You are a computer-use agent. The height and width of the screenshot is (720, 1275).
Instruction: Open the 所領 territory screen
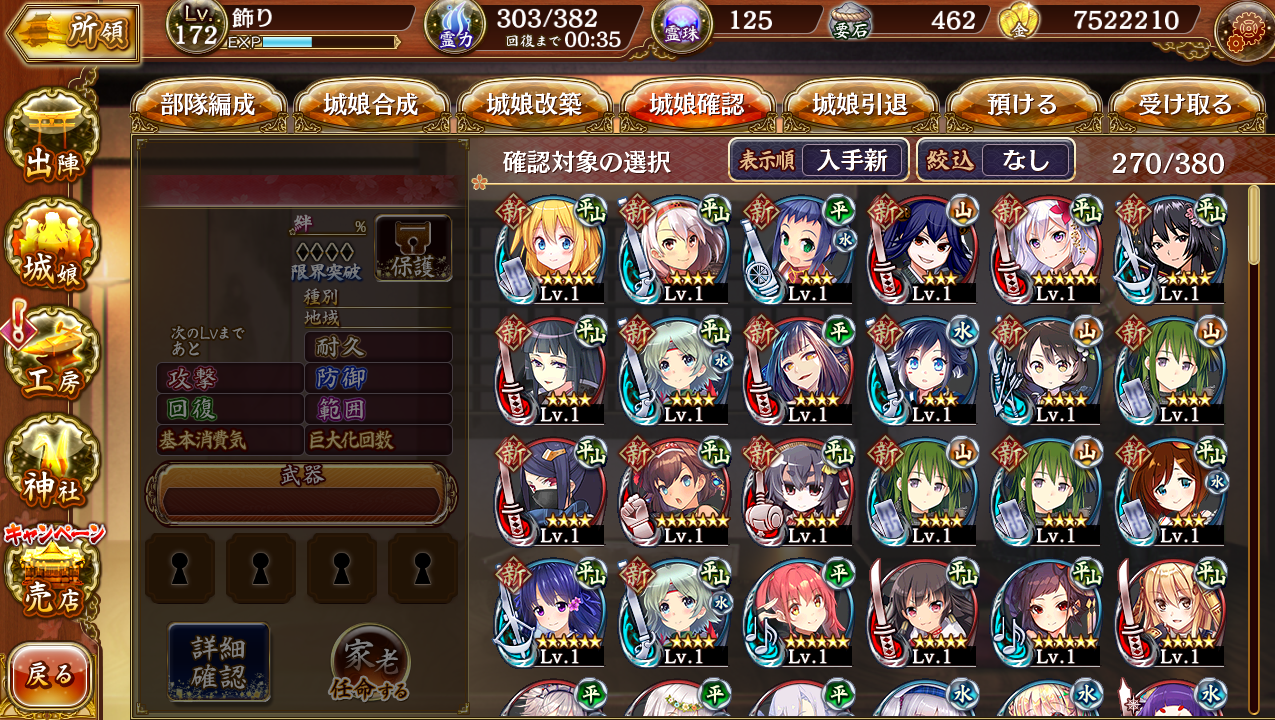72,33
